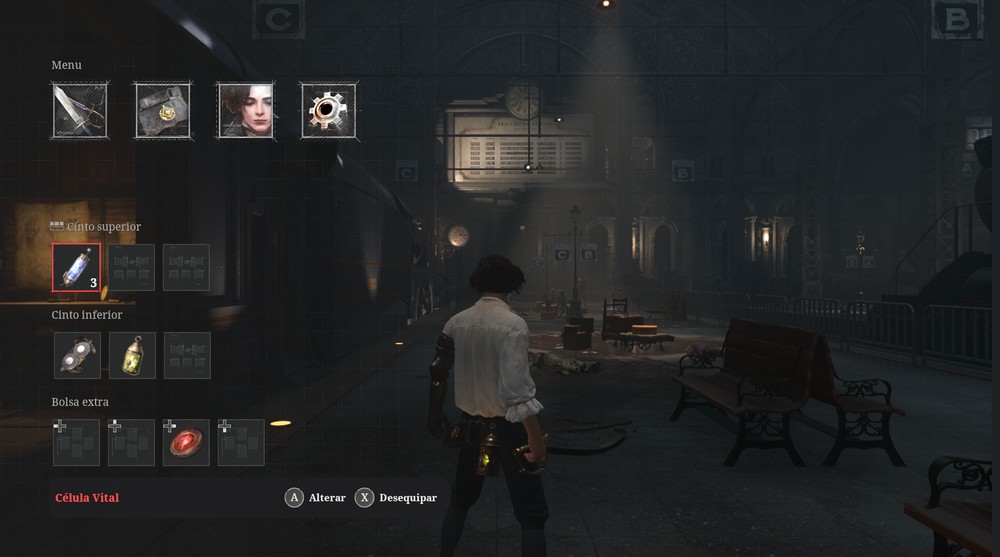This screenshot has width=1000, height=557.
Task: Open the sword equipment menu
Action: pyautogui.click(x=80, y=110)
